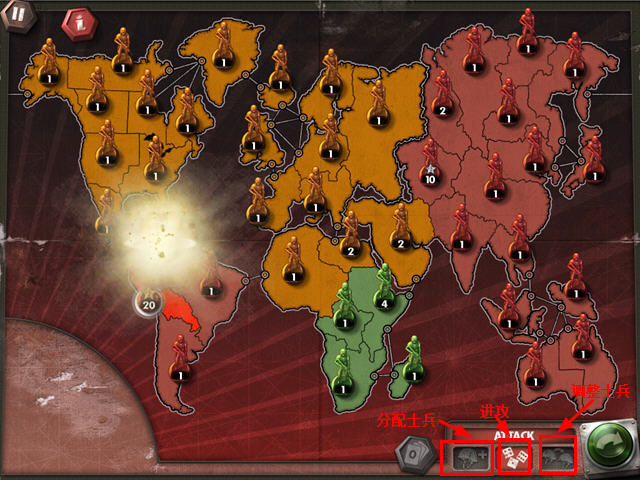Select the fortify troops phase button
The image size is (640, 480).
point(558,457)
